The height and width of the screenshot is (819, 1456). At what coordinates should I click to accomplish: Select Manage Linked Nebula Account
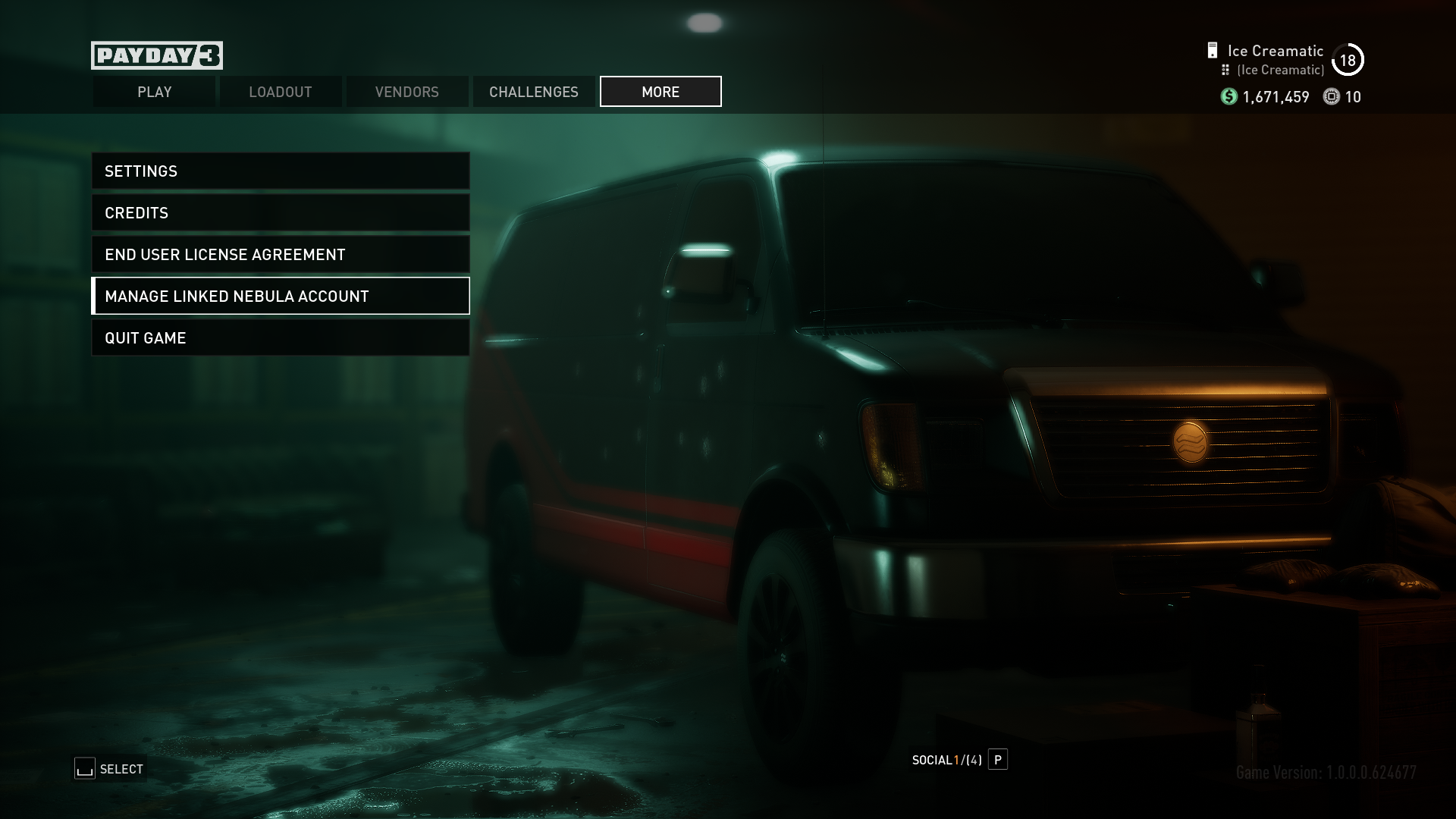281,296
